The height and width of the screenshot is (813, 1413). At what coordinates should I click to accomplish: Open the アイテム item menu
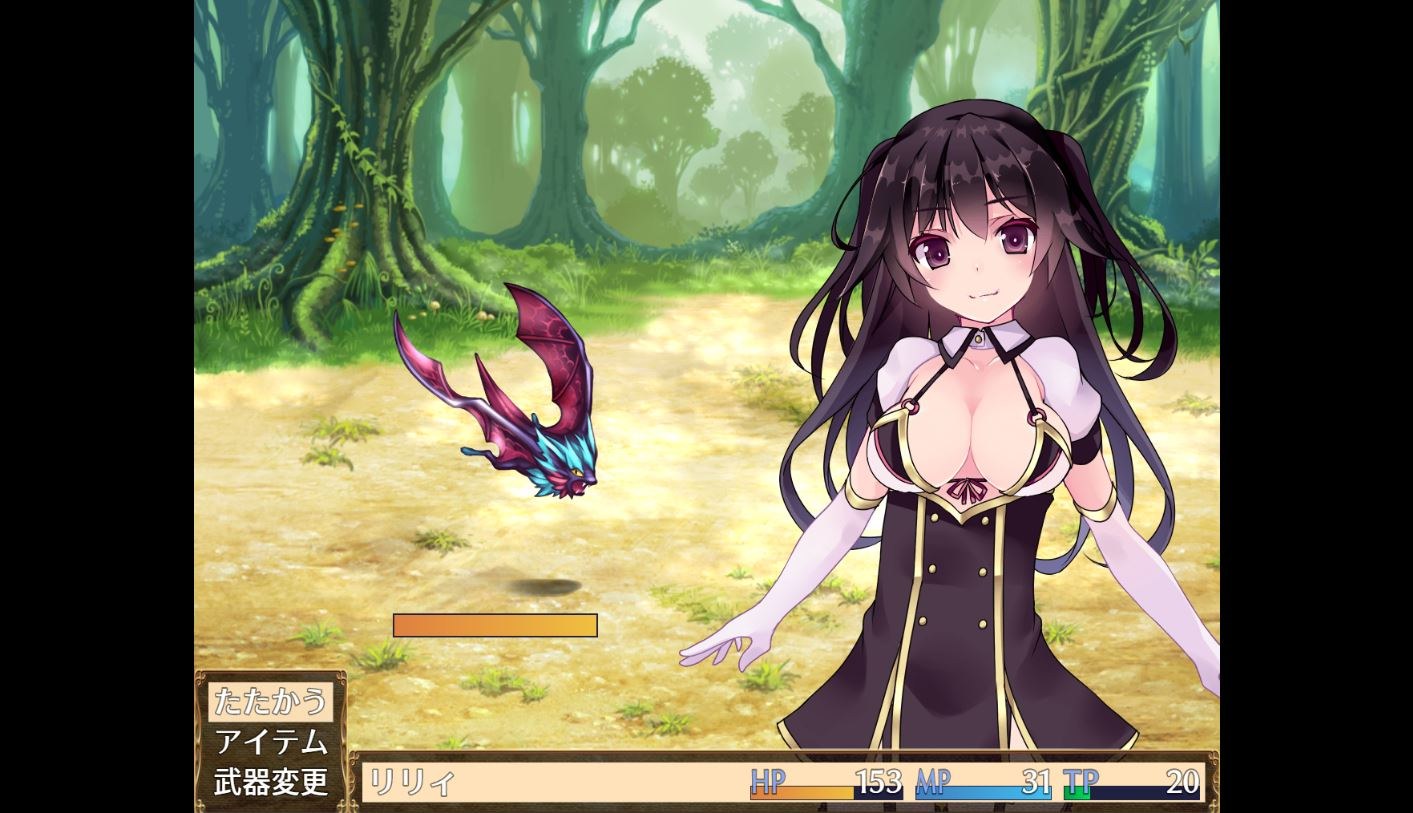[270, 742]
